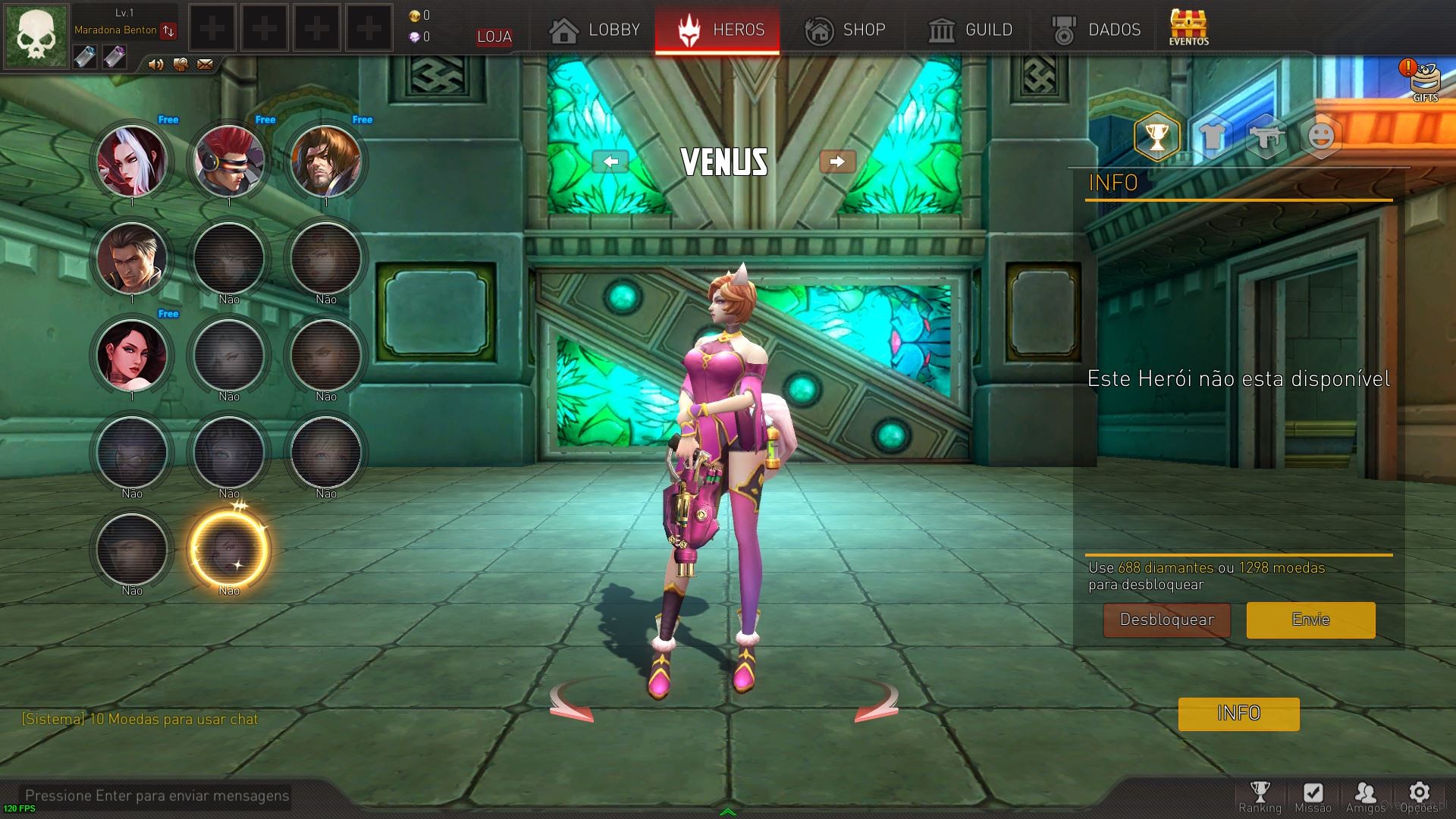Show the previous hero with left arrow

(x=610, y=162)
